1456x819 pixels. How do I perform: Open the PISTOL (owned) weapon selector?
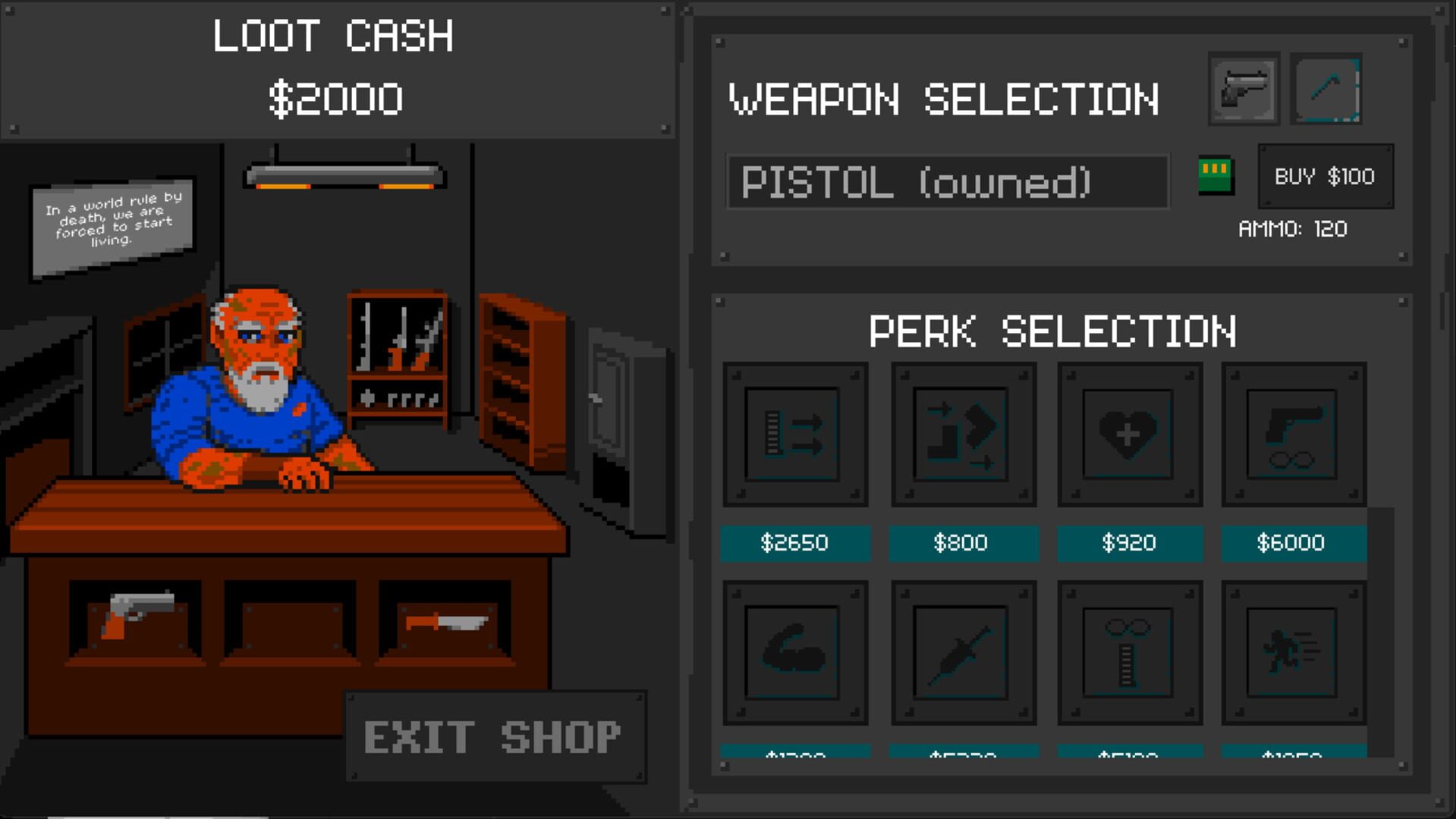pos(947,182)
